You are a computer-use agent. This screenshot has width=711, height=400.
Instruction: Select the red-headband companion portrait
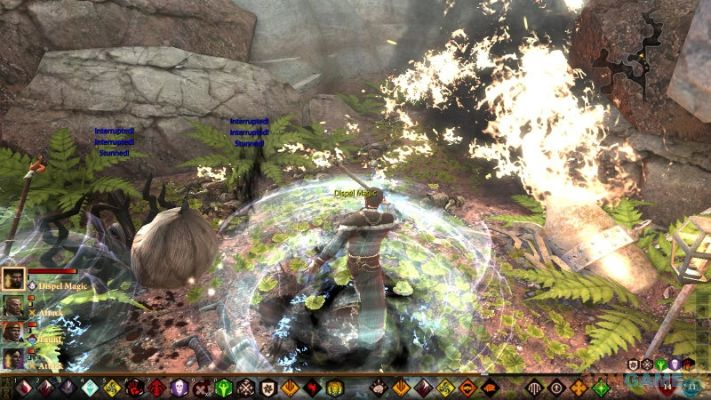[x=13, y=333]
